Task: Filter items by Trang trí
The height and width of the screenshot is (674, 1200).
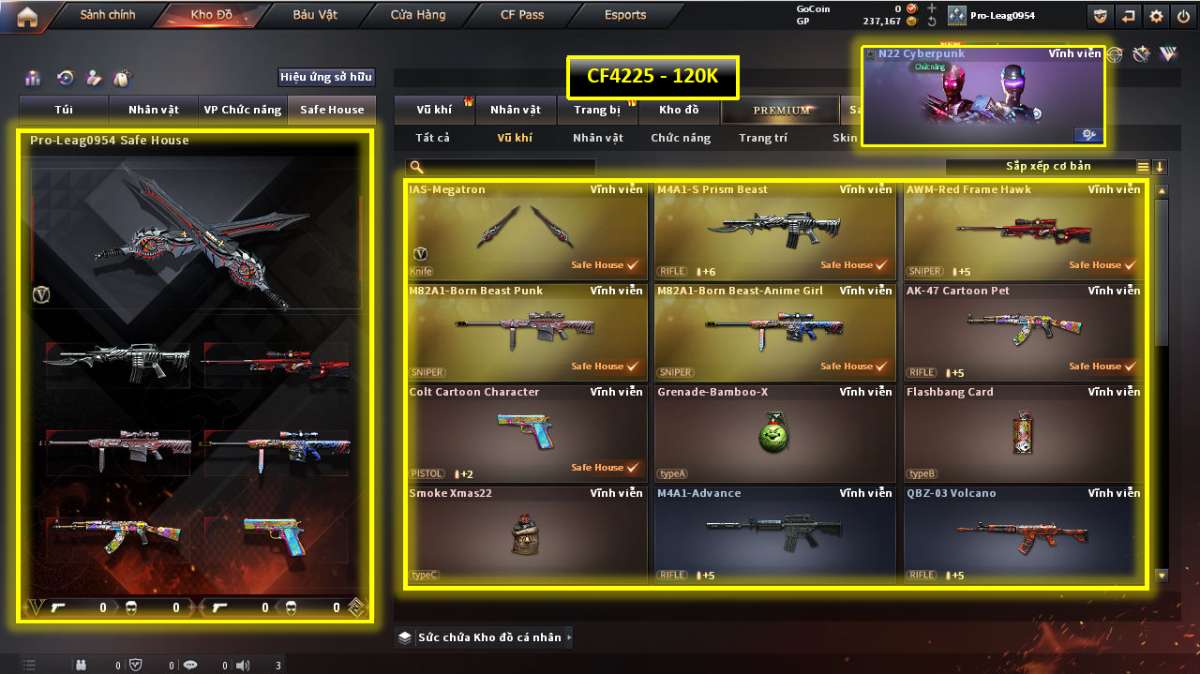Action: [x=763, y=138]
